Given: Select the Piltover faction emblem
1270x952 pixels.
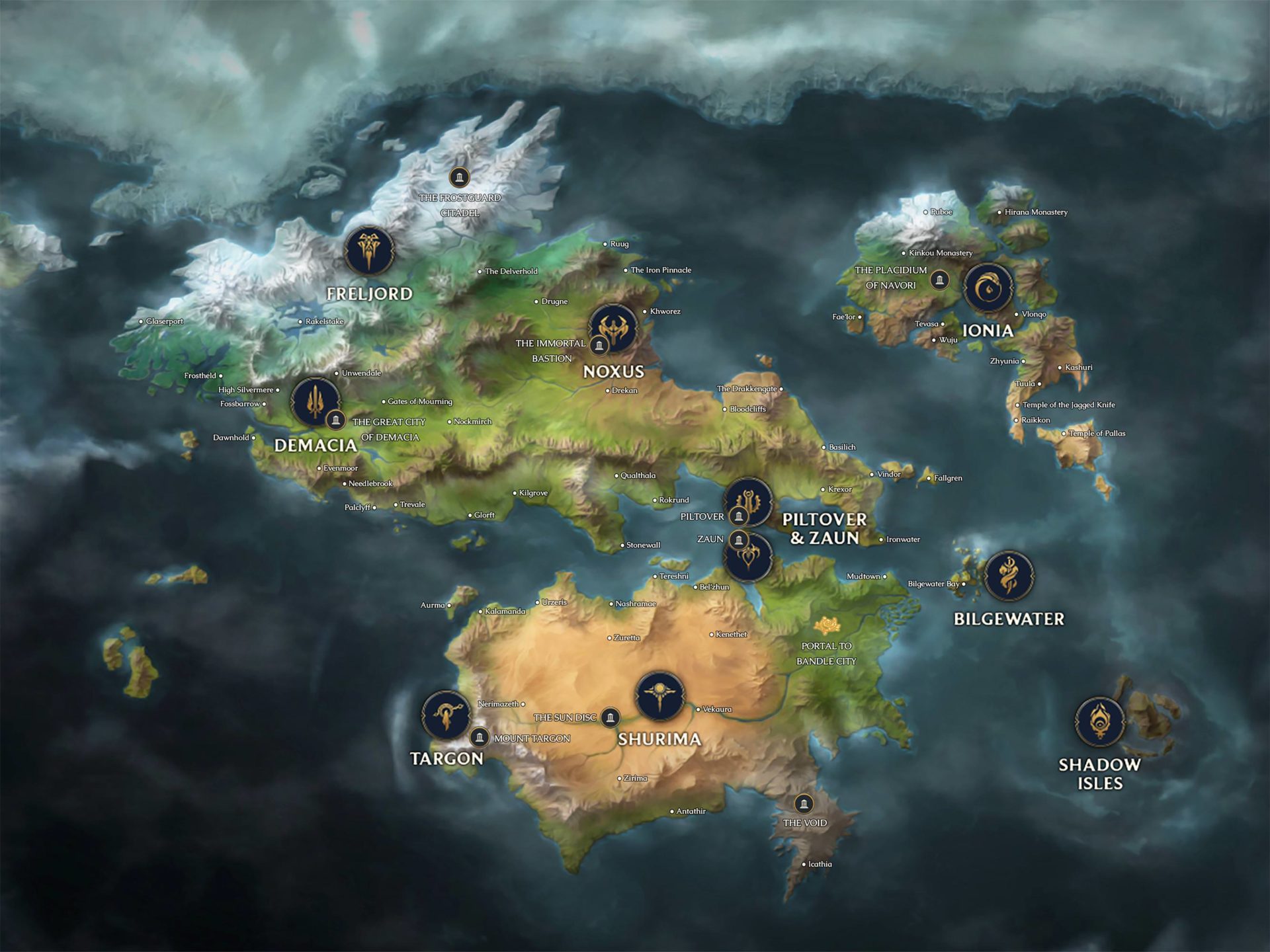Looking at the screenshot, I should 749,500.
